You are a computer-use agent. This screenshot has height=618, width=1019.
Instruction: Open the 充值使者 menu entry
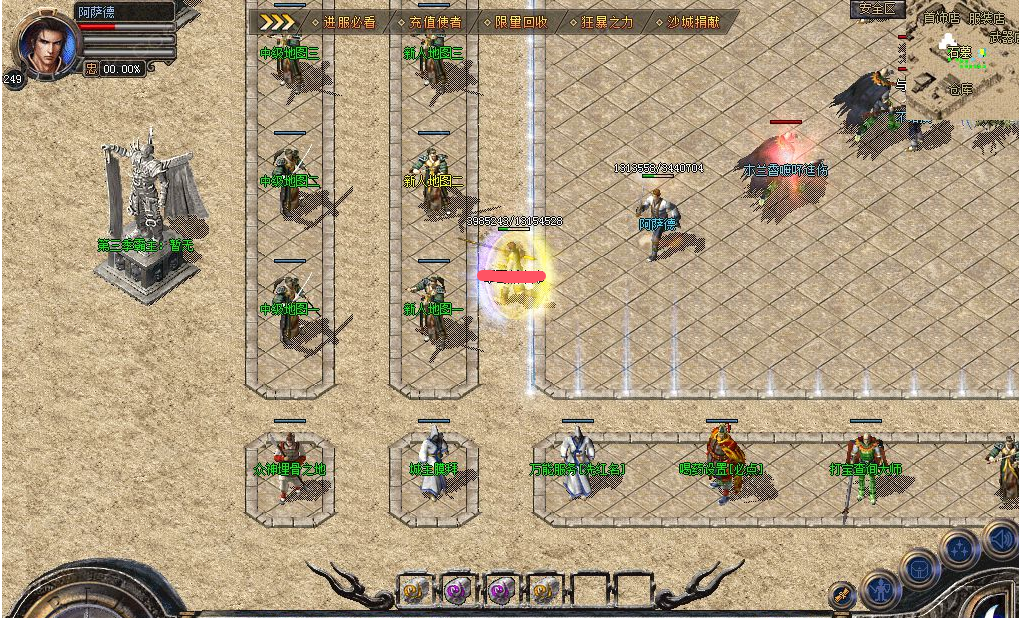tap(435, 21)
